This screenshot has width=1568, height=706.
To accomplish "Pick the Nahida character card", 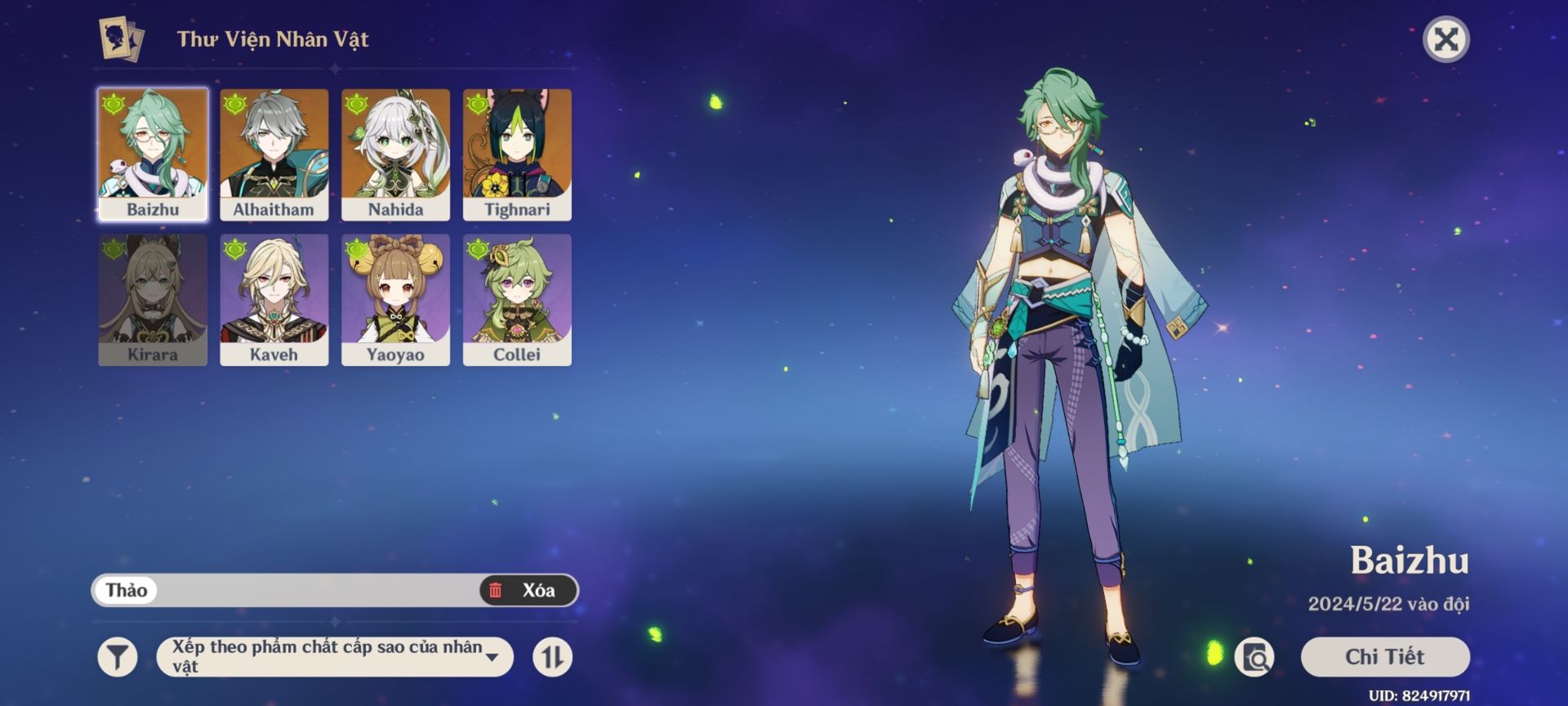I will [395, 154].
